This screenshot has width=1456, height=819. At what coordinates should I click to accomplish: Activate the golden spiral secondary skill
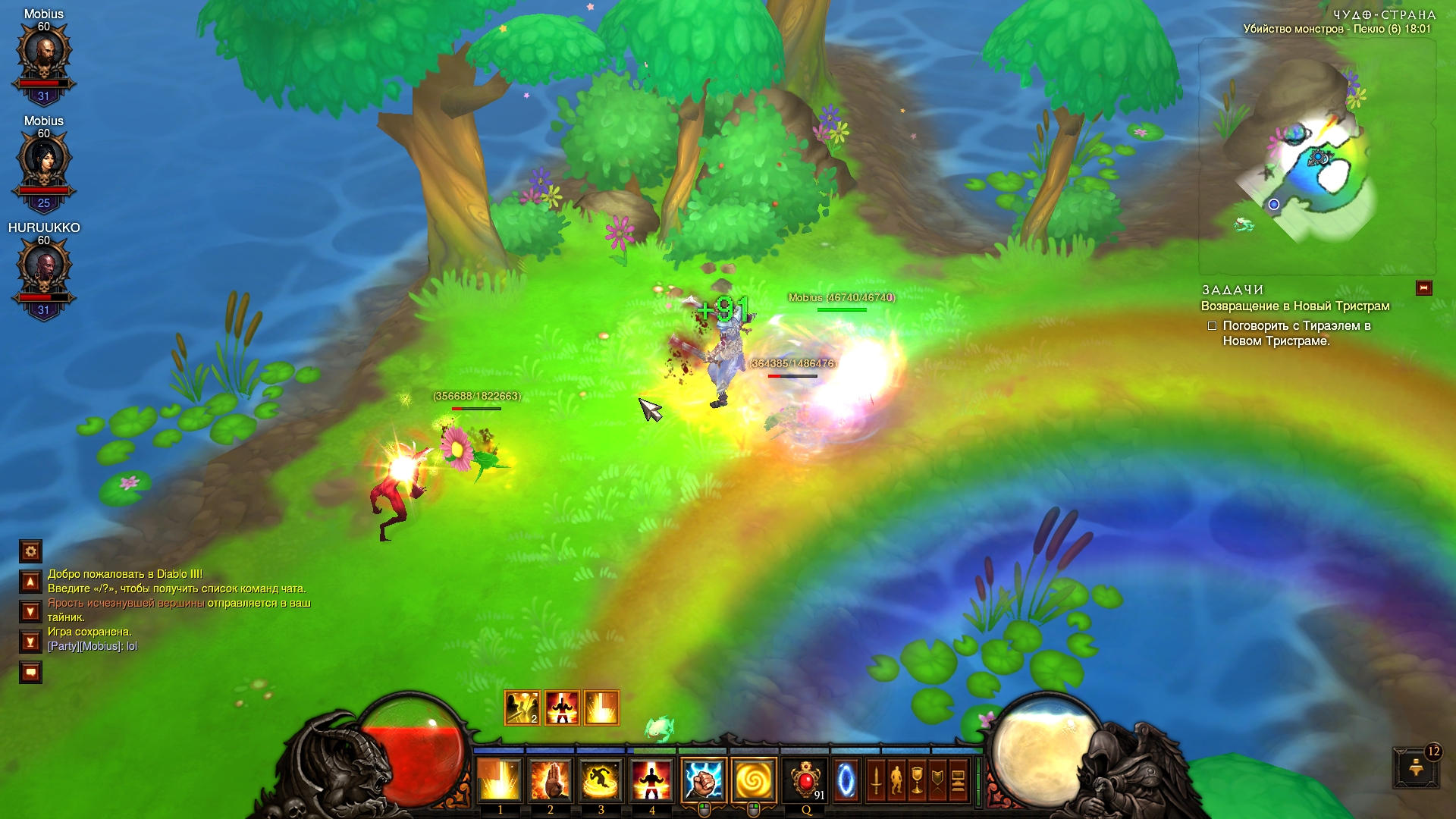click(x=754, y=780)
